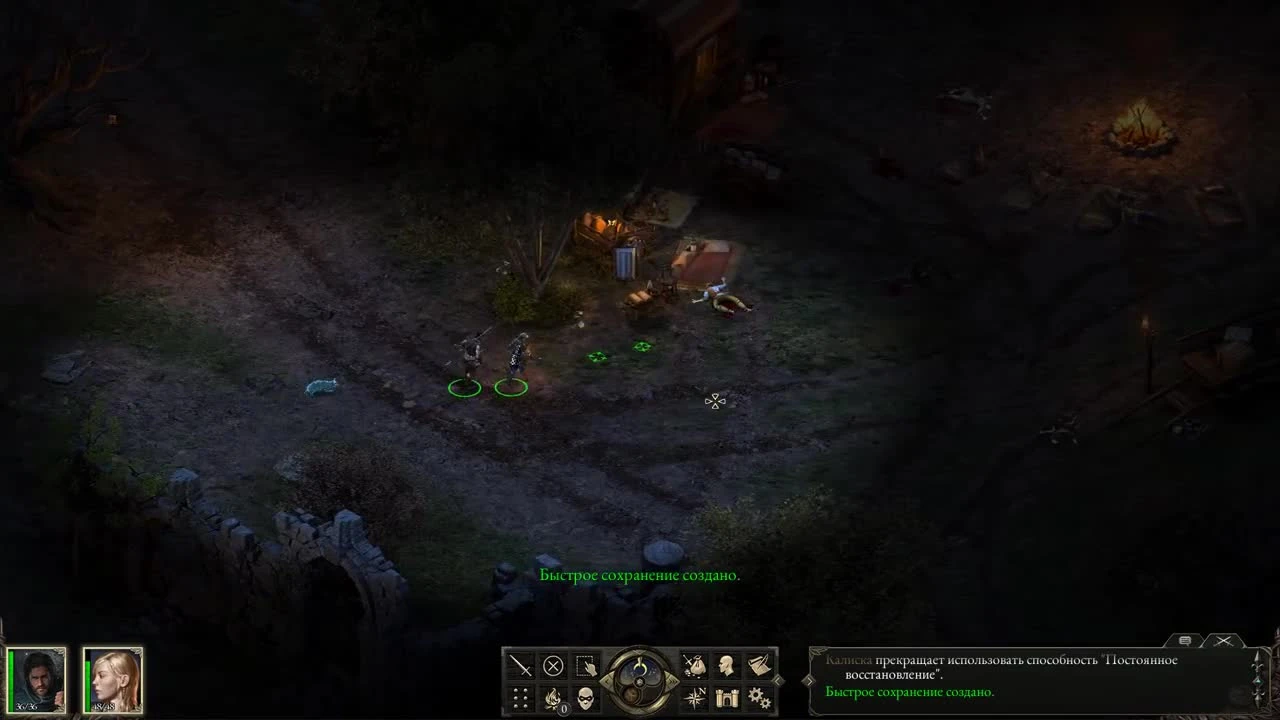Open the options gears icon
1280x720 pixels.
click(x=760, y=697)
